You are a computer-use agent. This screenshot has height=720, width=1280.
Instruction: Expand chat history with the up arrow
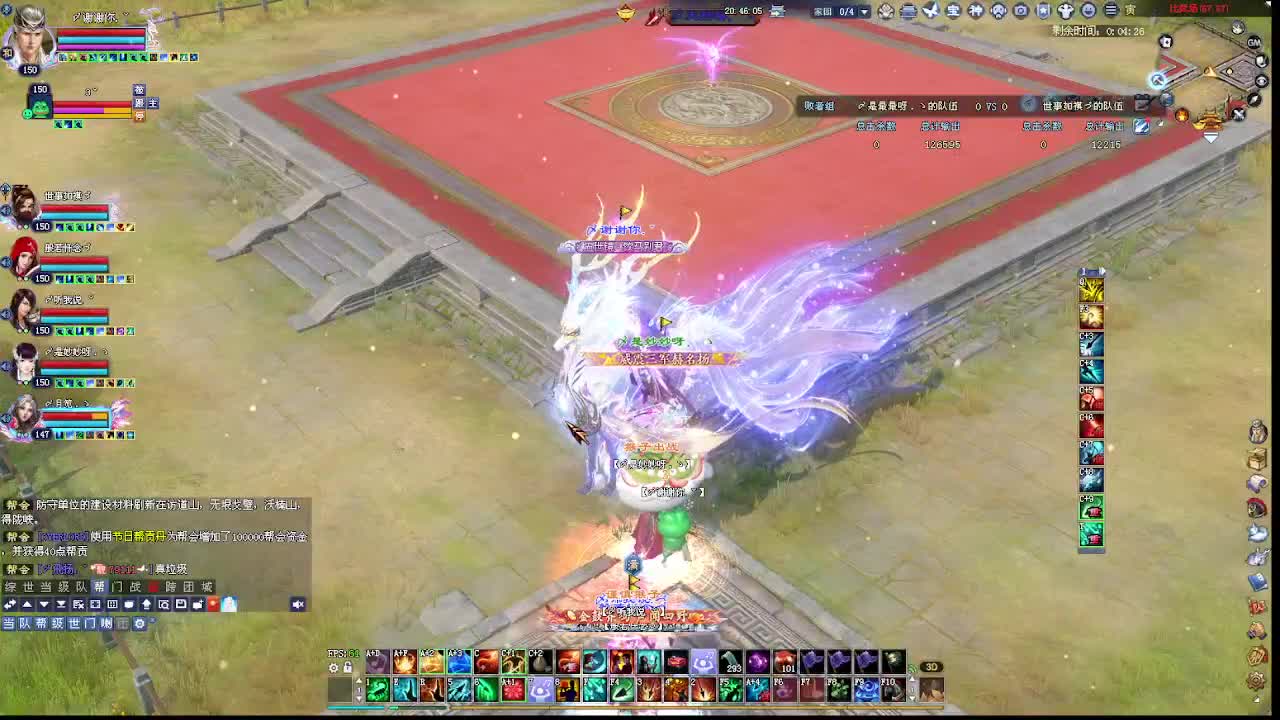point(28,604)
